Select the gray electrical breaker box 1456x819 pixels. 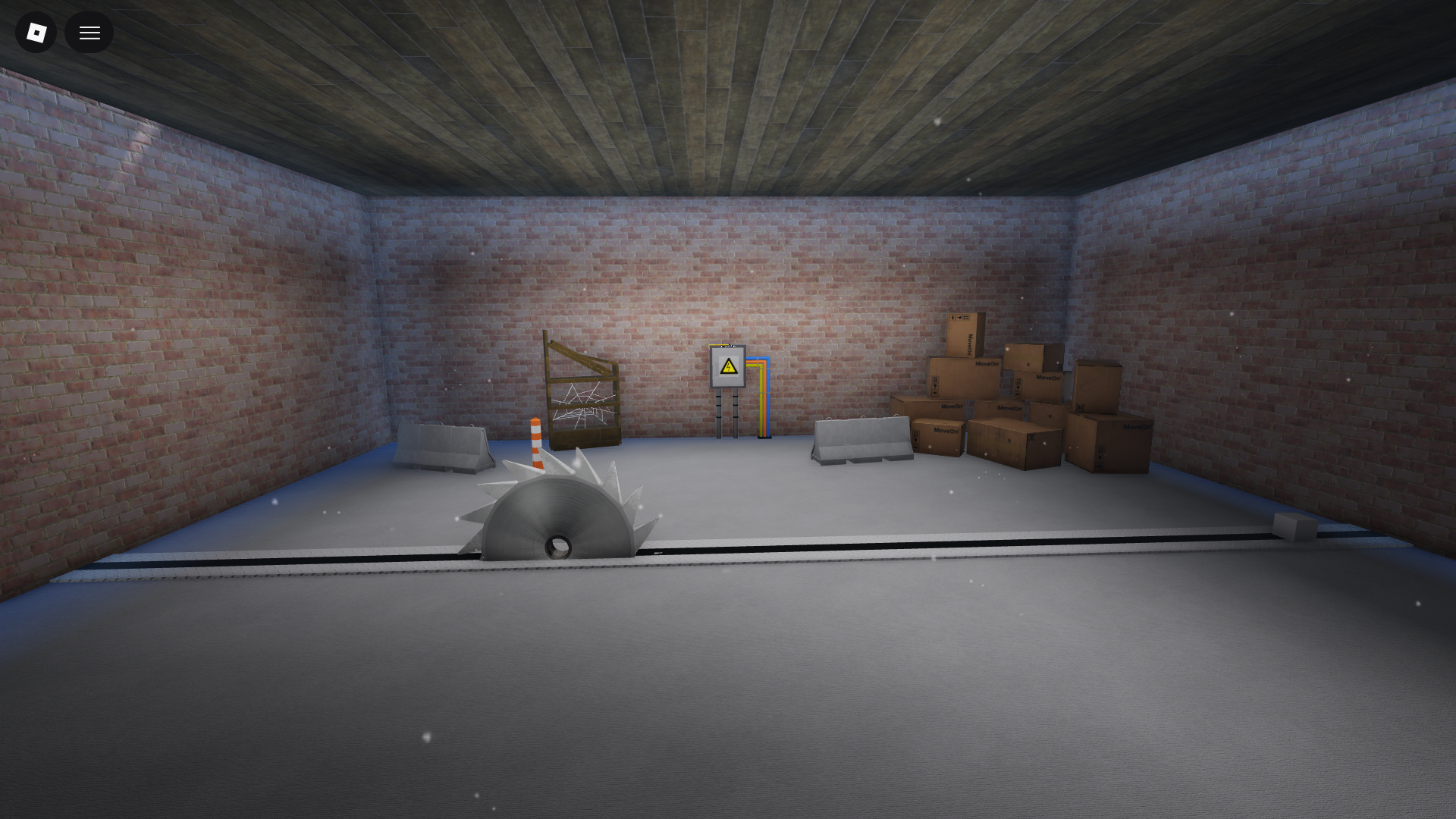click(x=727, y=383)
